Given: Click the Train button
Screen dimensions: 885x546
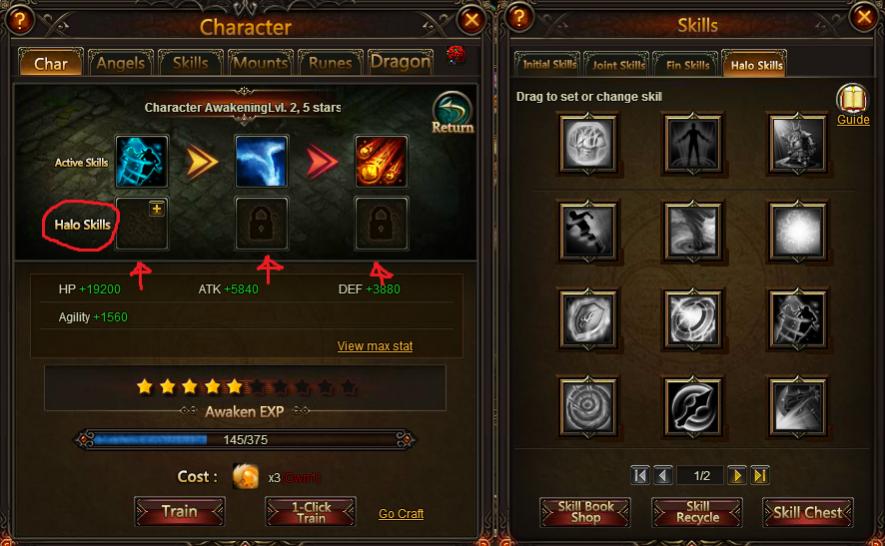Looking at the screenshot, I should pyautogui.click(x=179, y=511).
